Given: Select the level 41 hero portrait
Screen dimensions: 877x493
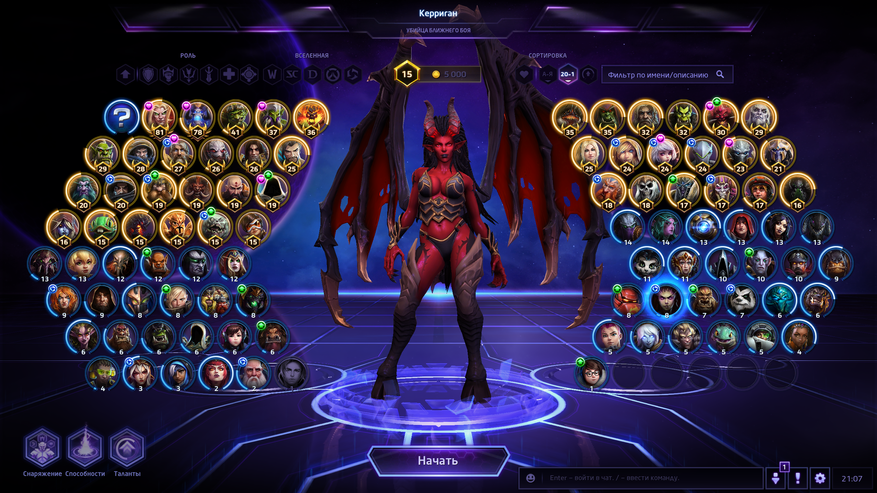Looking at the screenshot, I should (235, 118).
